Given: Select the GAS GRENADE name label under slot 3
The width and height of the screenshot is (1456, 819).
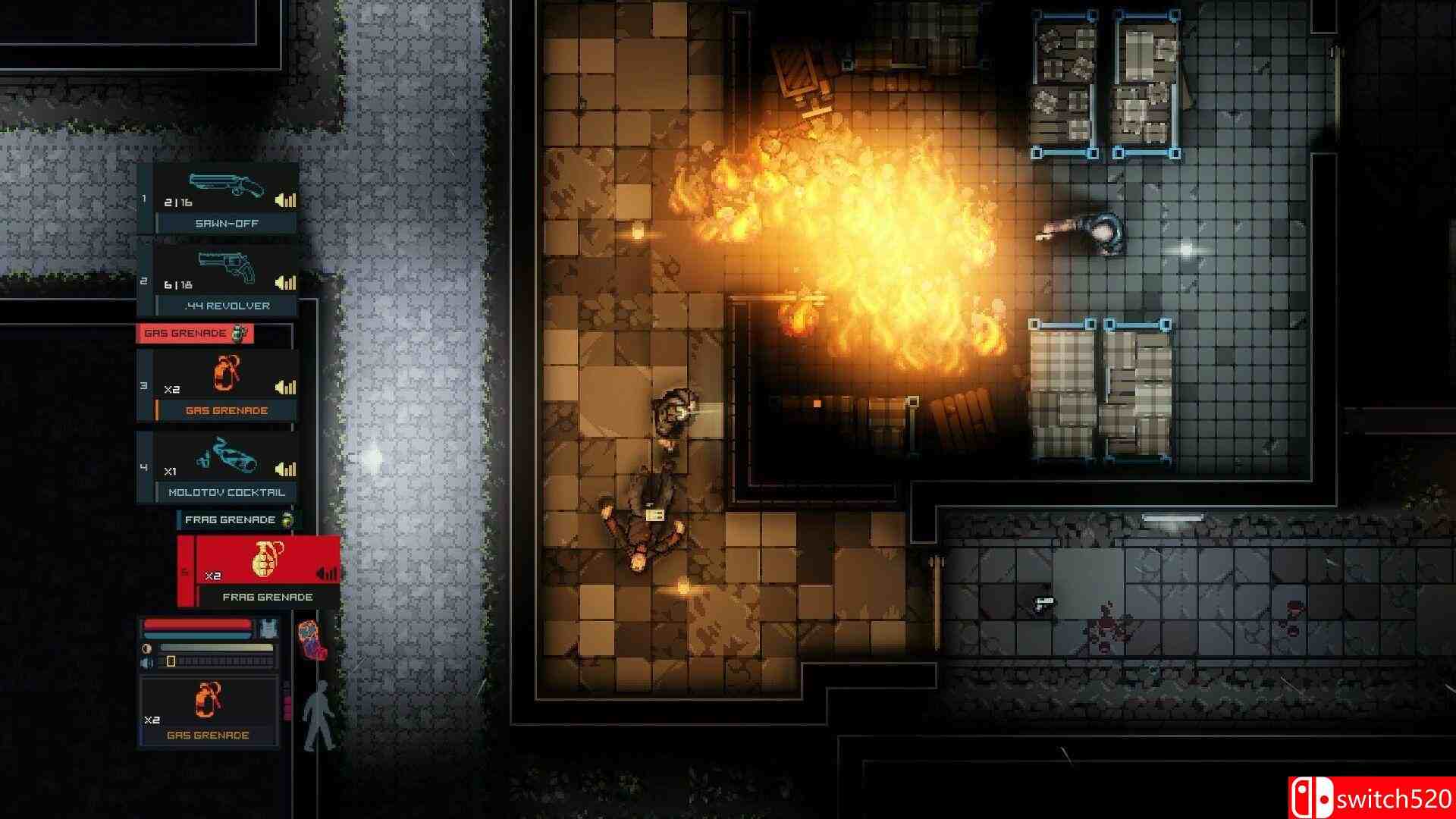Looking at the screenshot, I should 227,409.
